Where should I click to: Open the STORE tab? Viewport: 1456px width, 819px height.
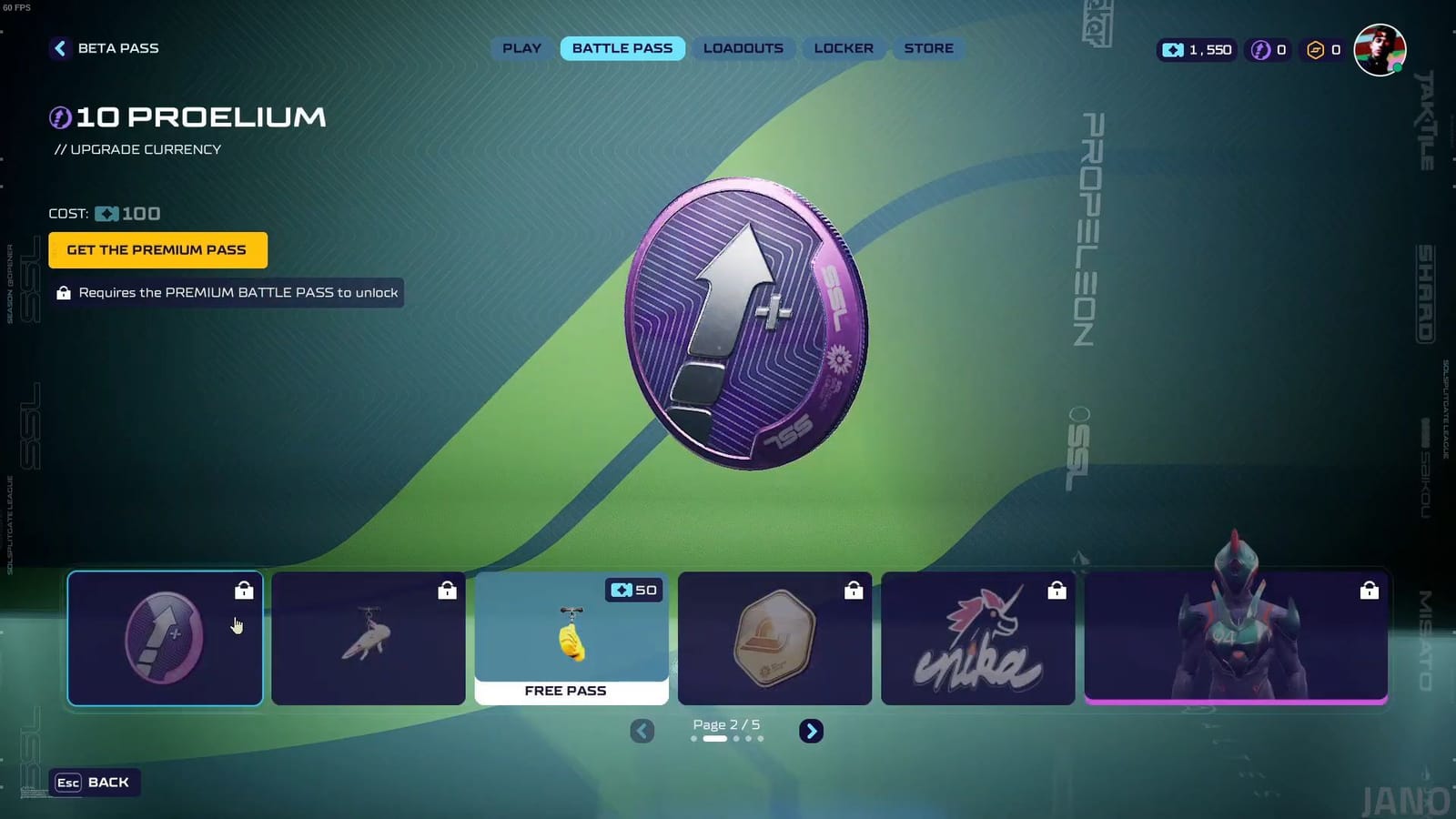(927, 48)
